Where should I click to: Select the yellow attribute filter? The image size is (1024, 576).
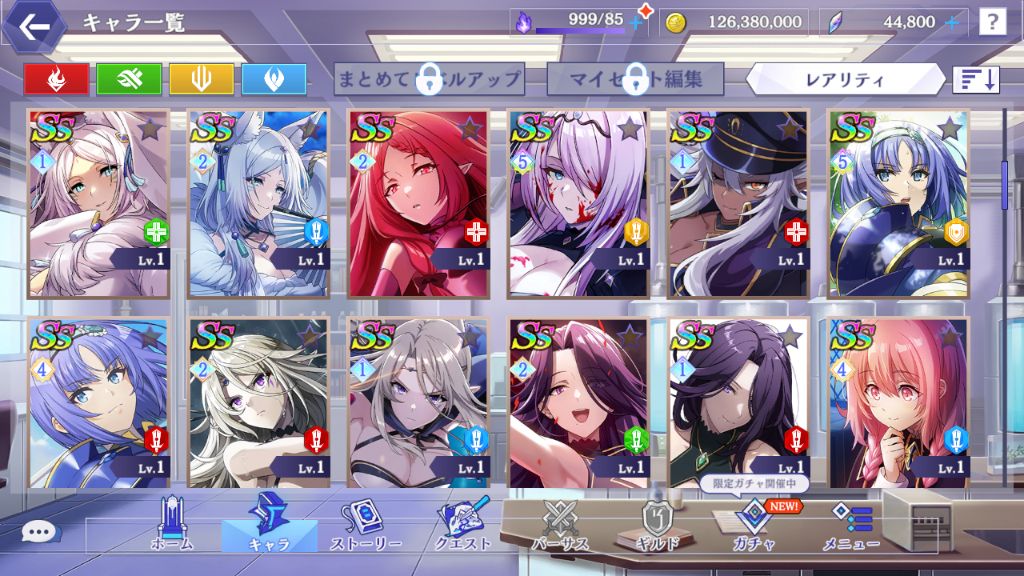click(x=201, y=79)
